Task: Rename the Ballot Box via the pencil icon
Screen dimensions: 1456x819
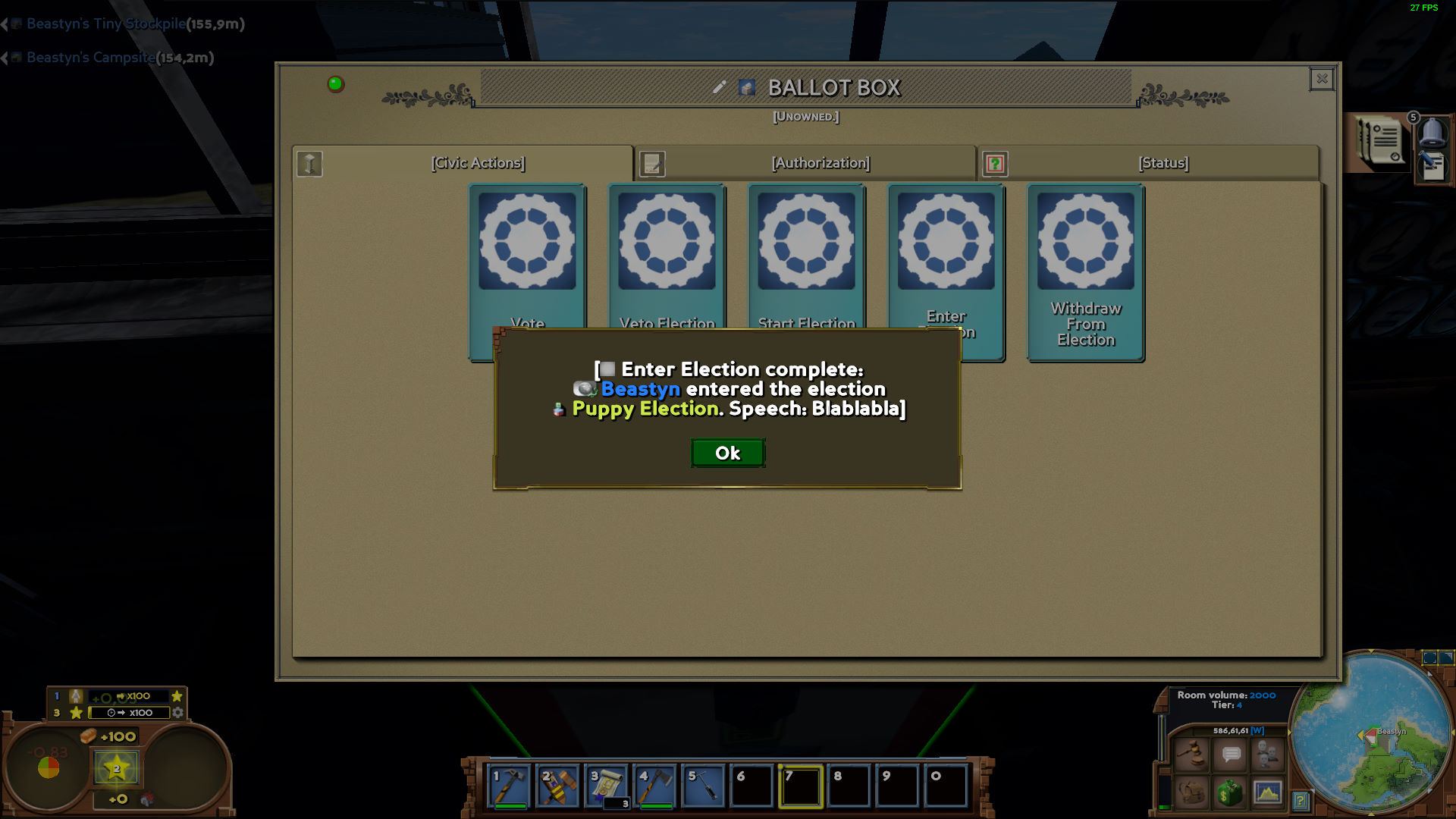Action: coord(720,86)
